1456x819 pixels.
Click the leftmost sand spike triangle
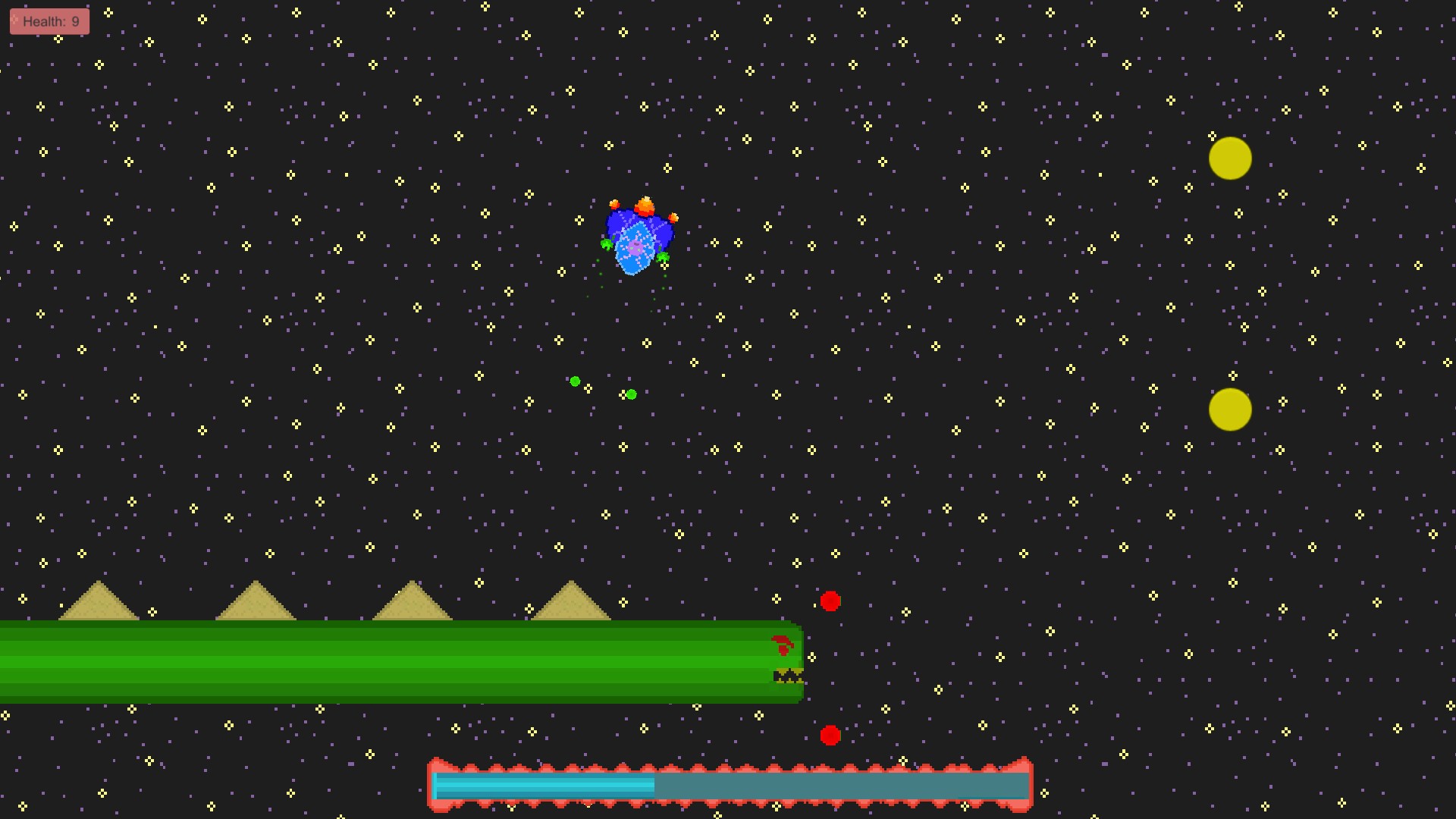click(99, 603)
